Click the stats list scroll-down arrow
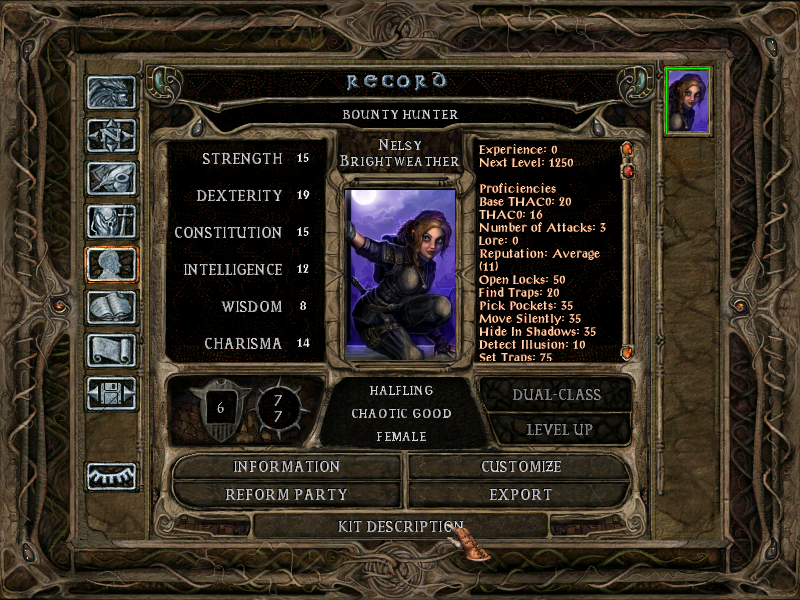The height and width of the screenshot is (600, 800). (628, 352)
